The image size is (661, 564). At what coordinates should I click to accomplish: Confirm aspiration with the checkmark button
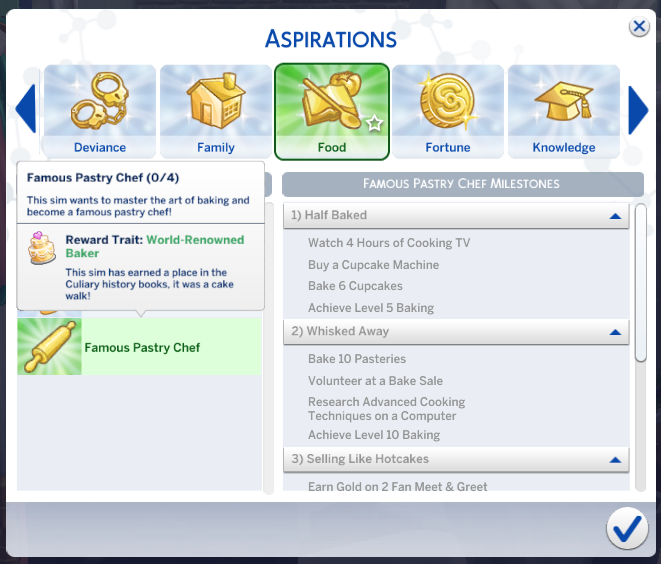coord(626,529)
